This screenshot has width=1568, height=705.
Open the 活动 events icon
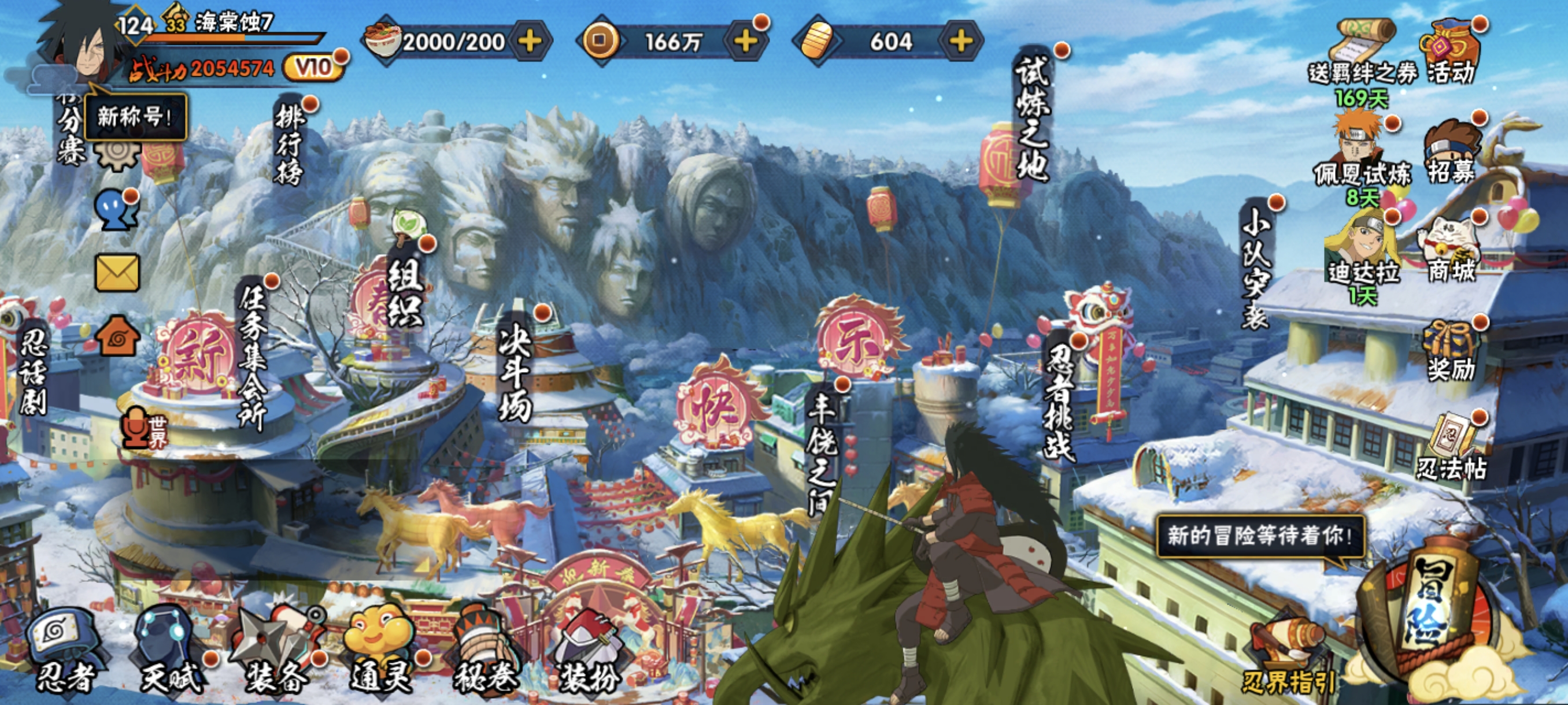point(1451,51)
